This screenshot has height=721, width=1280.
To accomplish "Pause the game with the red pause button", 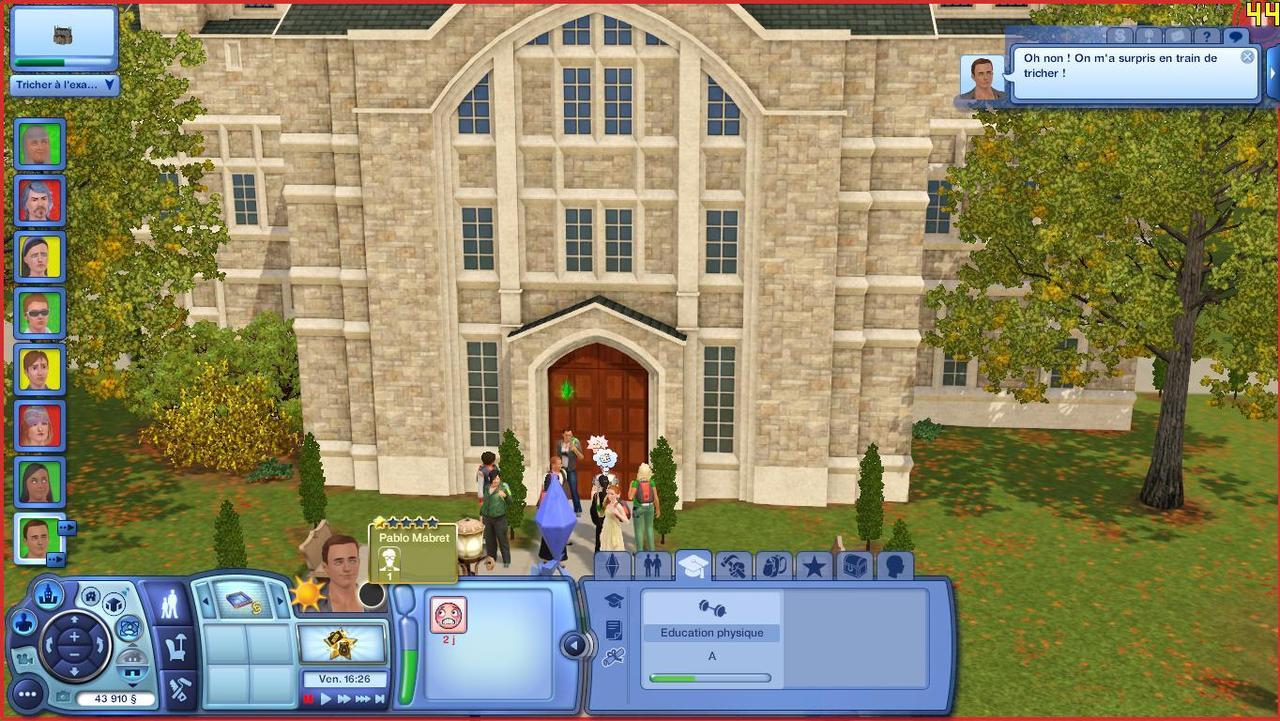I will 308,699.
